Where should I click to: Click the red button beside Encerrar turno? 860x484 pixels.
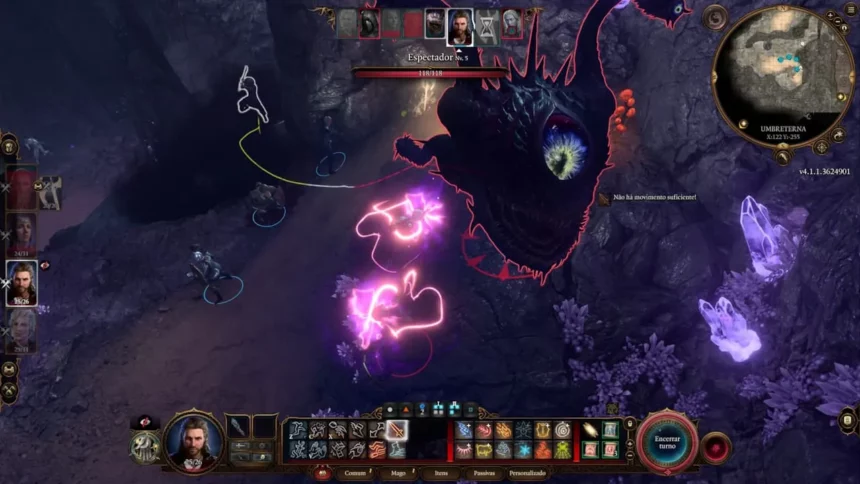click(x=714, y=447)
